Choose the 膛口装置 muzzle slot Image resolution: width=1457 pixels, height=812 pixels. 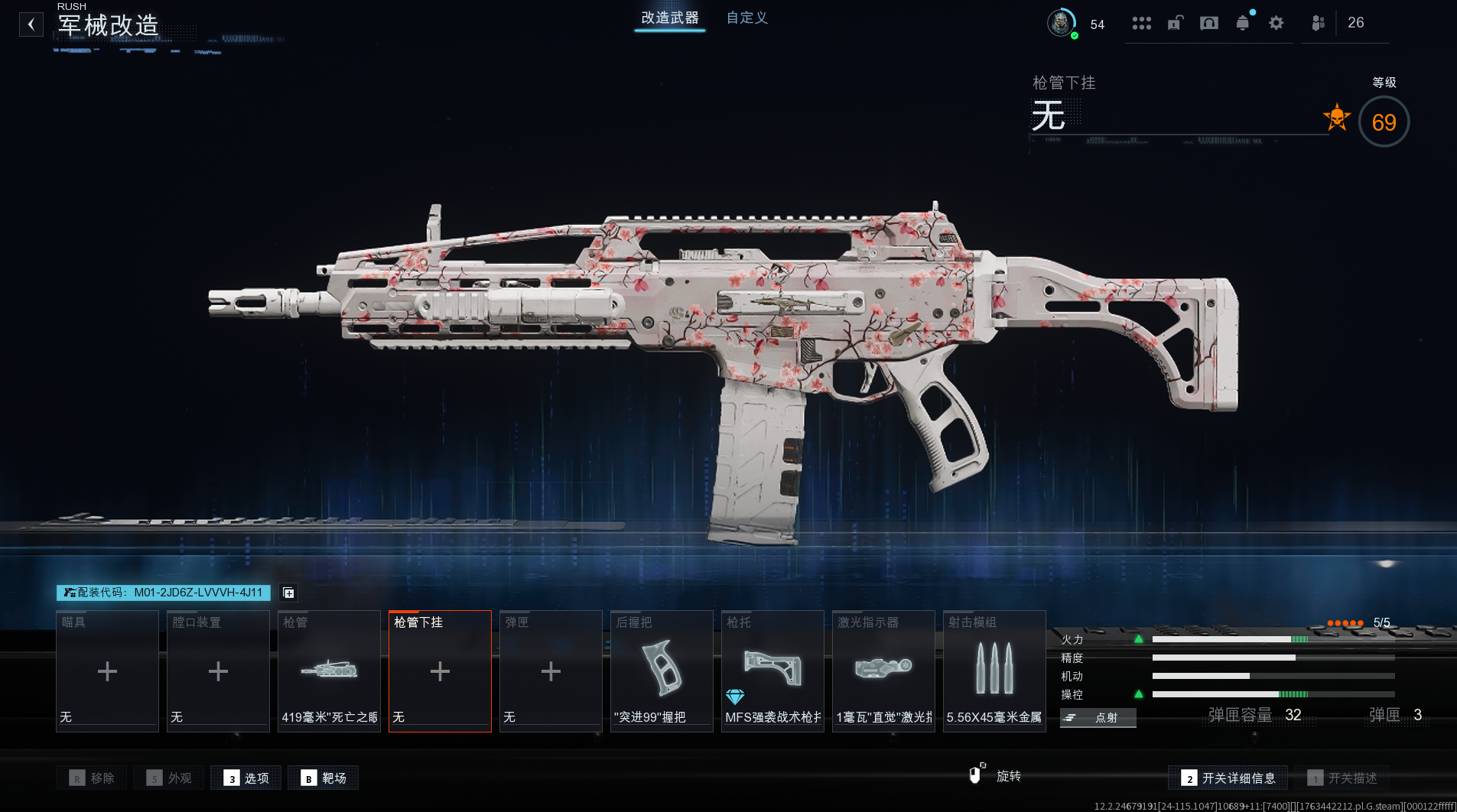(218, 671)
